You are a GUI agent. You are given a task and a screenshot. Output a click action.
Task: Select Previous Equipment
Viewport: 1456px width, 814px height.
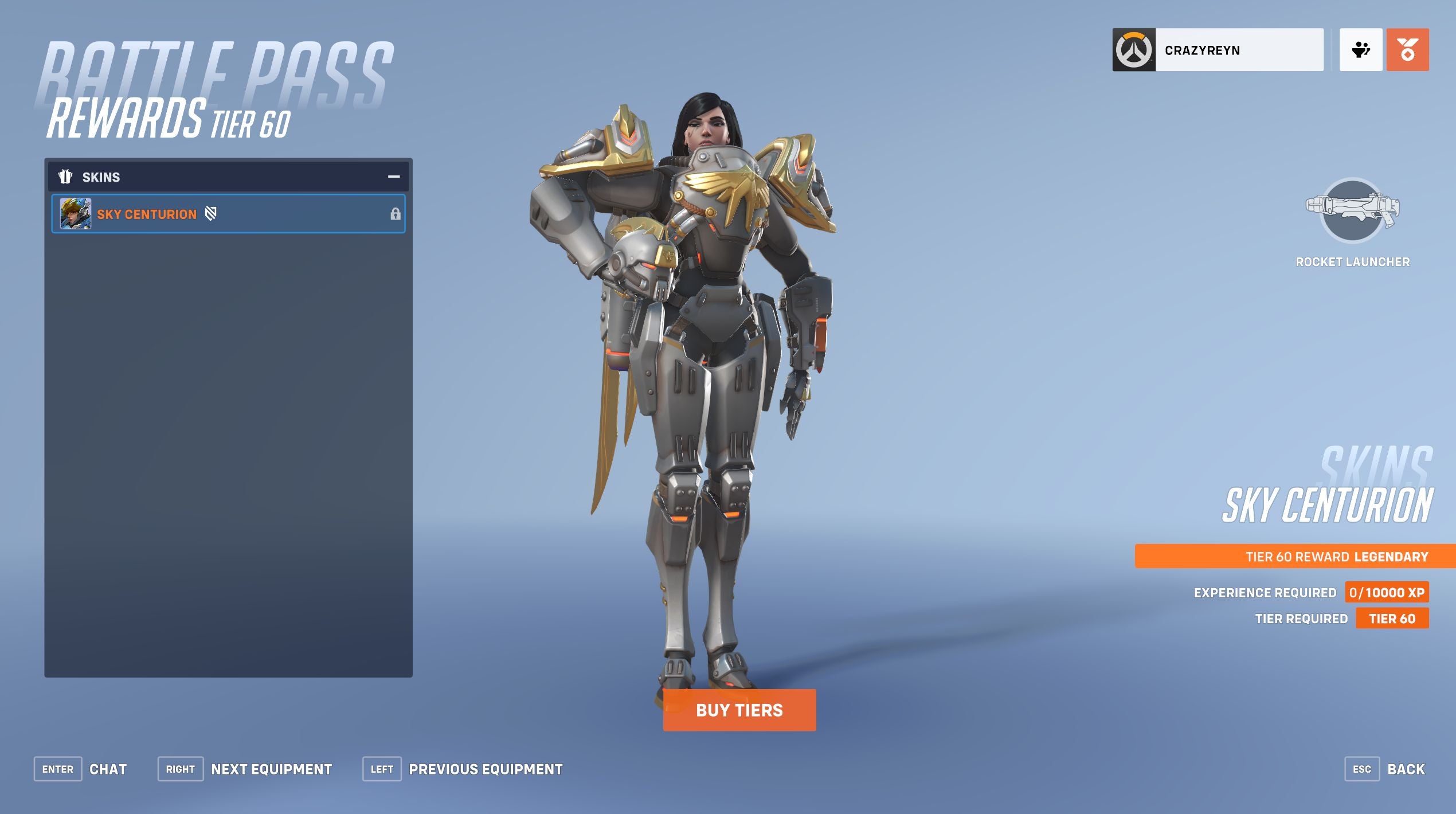coord(486,769)
